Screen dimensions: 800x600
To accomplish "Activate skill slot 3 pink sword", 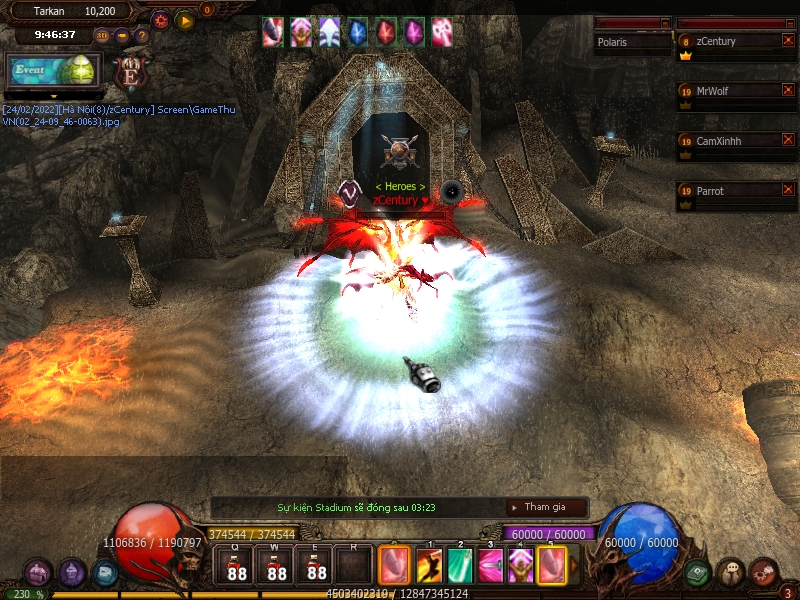I will coord(491,566).
